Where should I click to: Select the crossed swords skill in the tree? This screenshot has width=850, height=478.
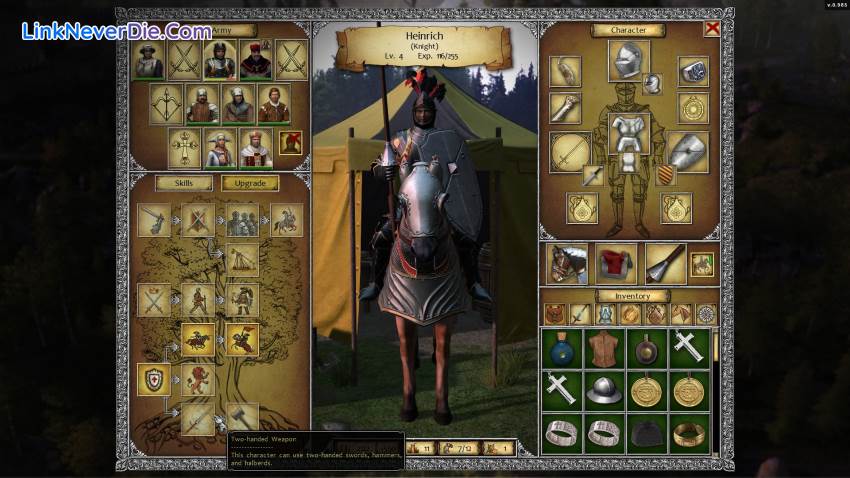[154, 299]
